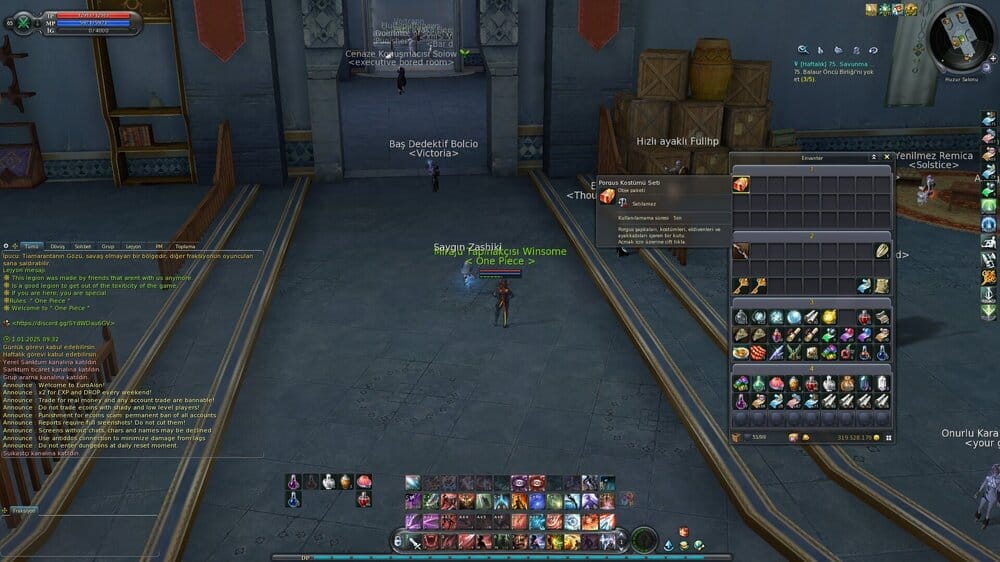
Task: Select the feather item in inventory section 2
Action: point(883,251)
